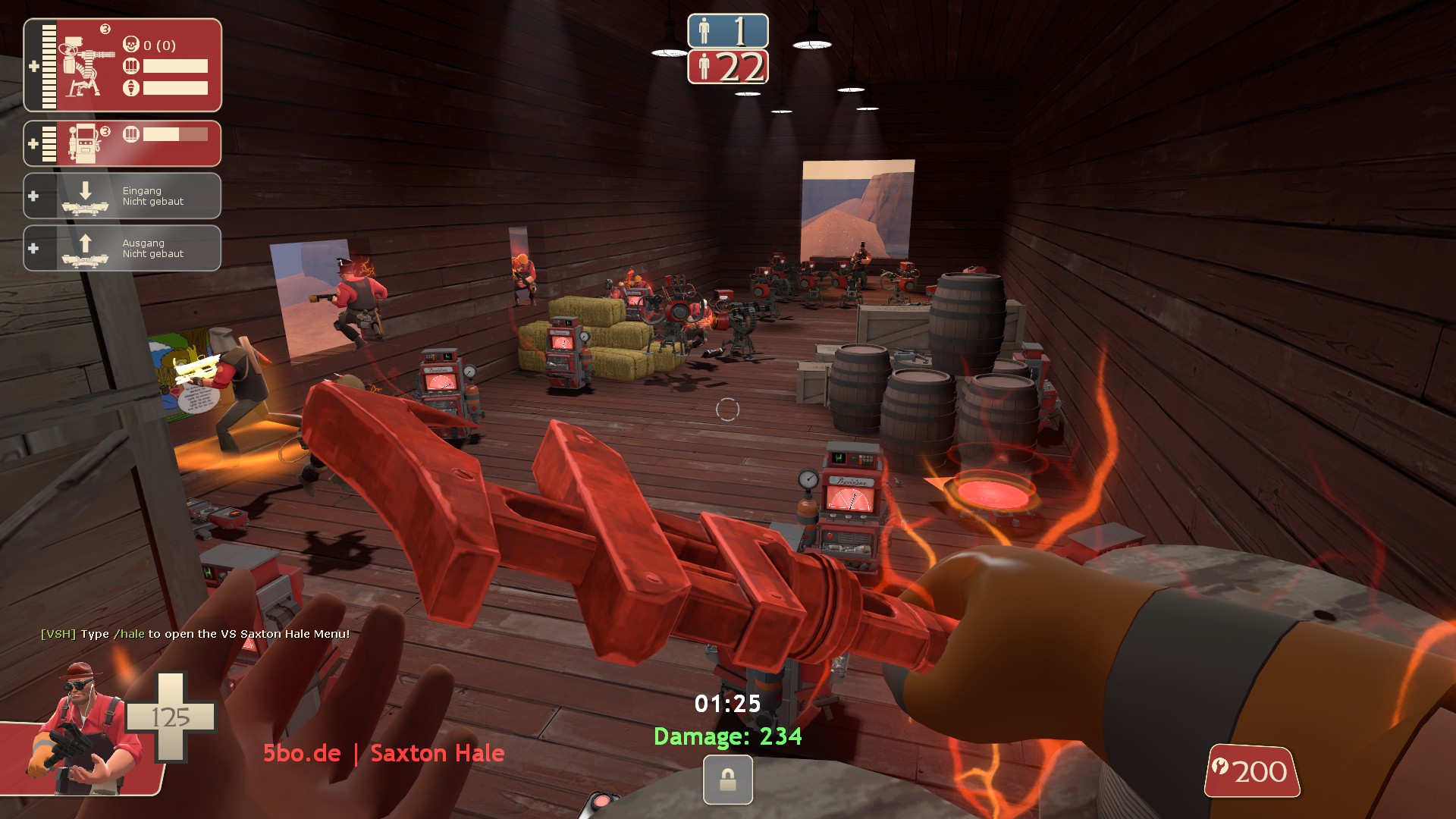1456x819 pixels.
Task: Click the Ausgang teleporter exit panel
Action: coord(122,248)
